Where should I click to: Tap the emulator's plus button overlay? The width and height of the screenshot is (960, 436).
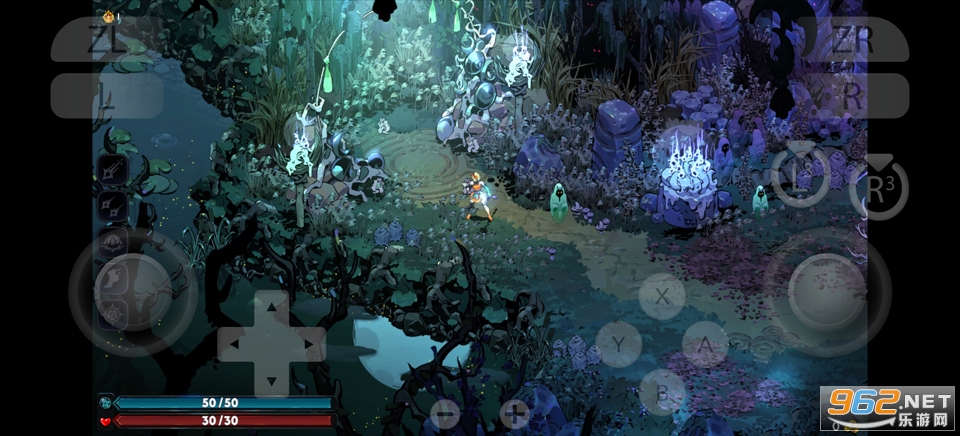(515, 412)
